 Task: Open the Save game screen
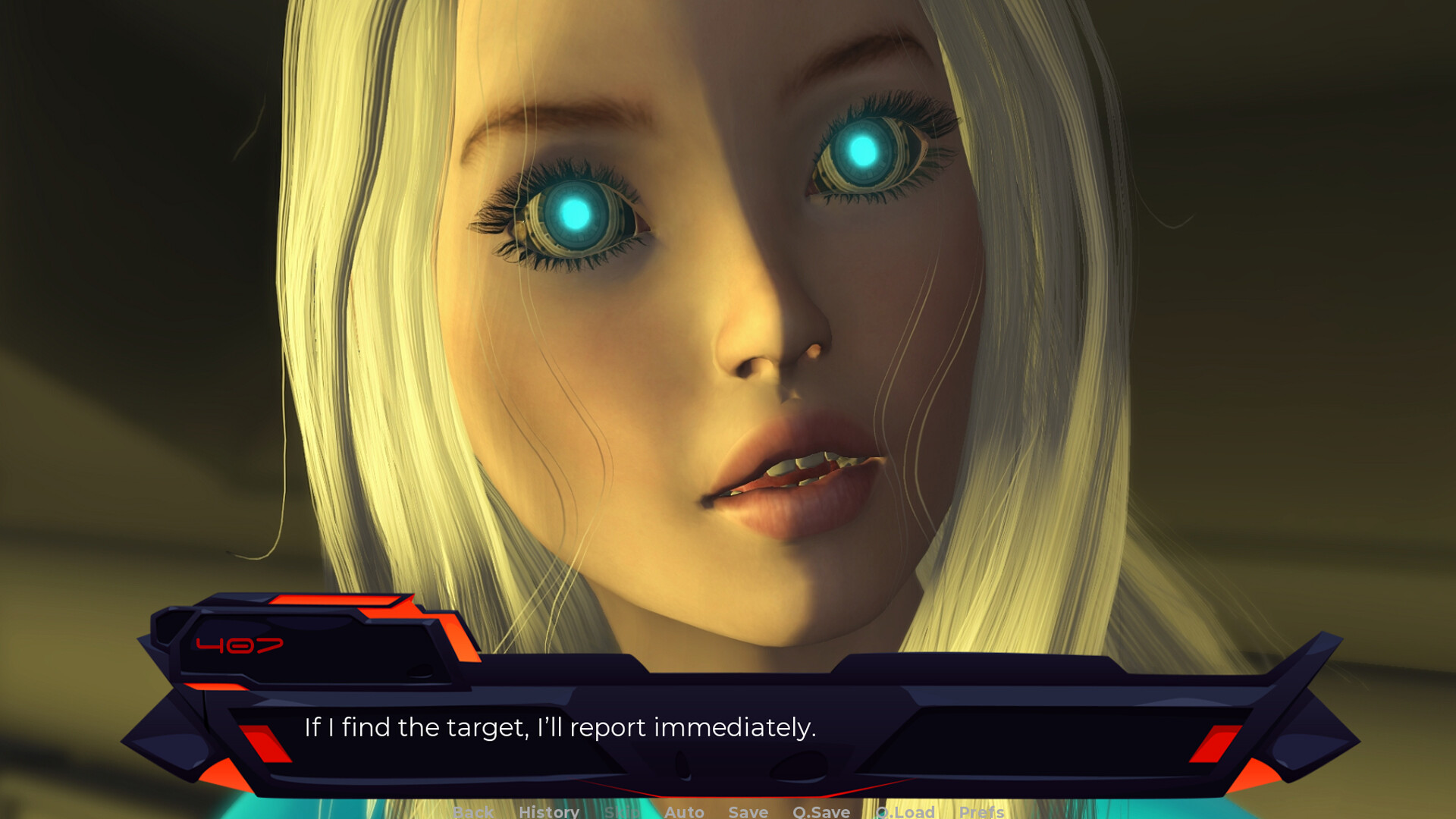[x=748, y=812]
